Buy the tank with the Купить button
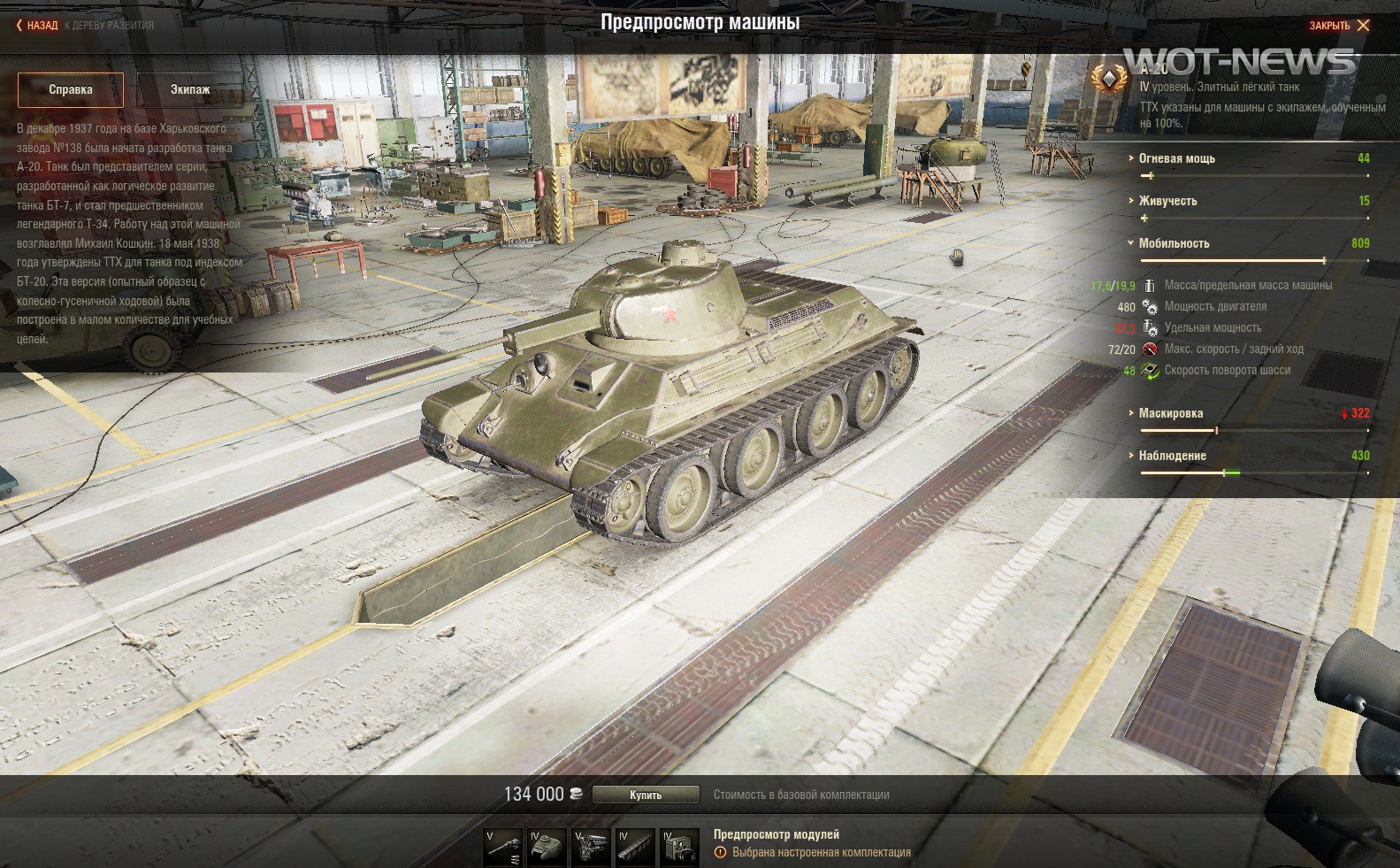 646,795
